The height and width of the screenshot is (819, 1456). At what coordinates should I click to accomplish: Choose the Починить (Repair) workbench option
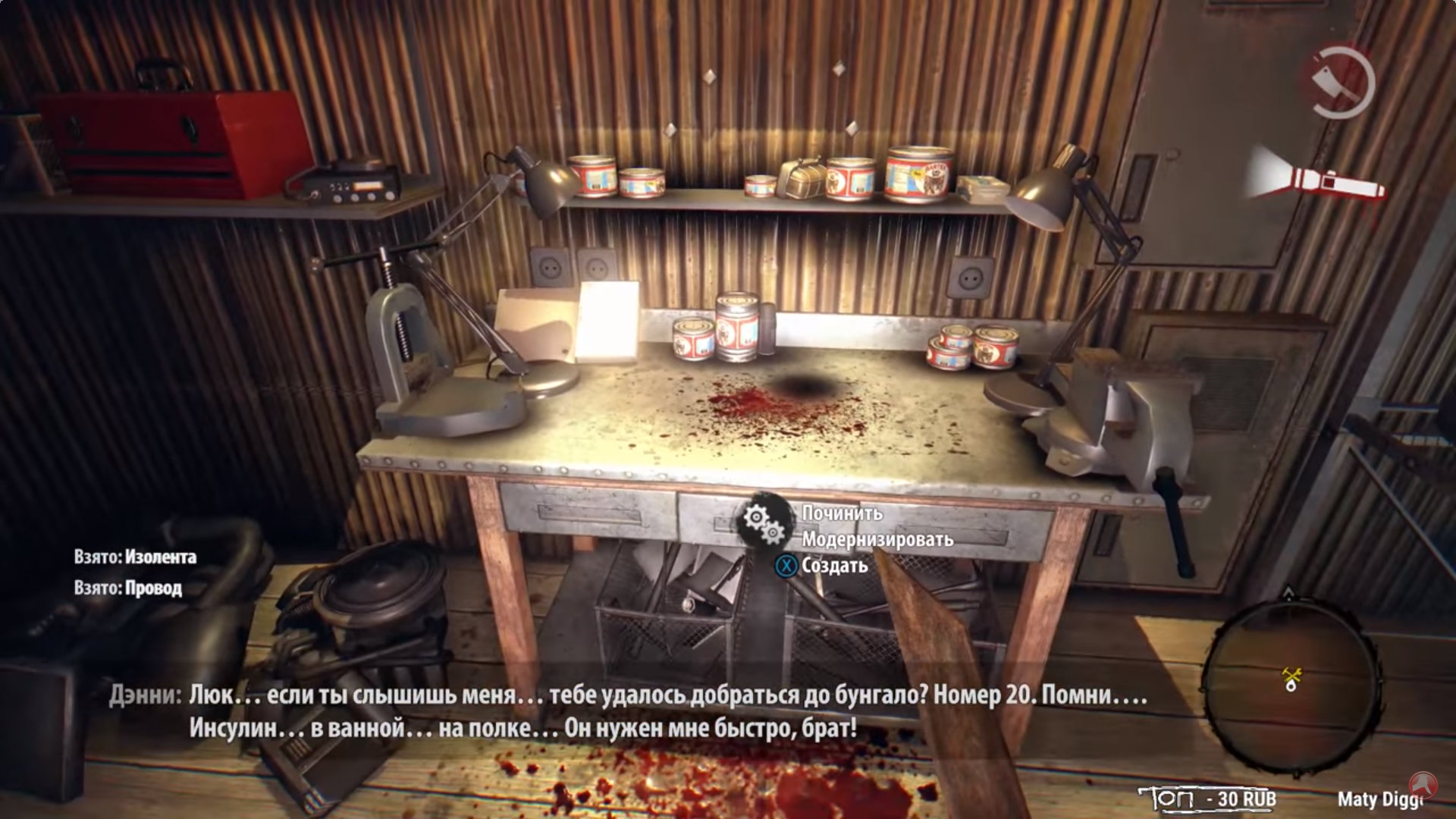click(x=842, y=513)
